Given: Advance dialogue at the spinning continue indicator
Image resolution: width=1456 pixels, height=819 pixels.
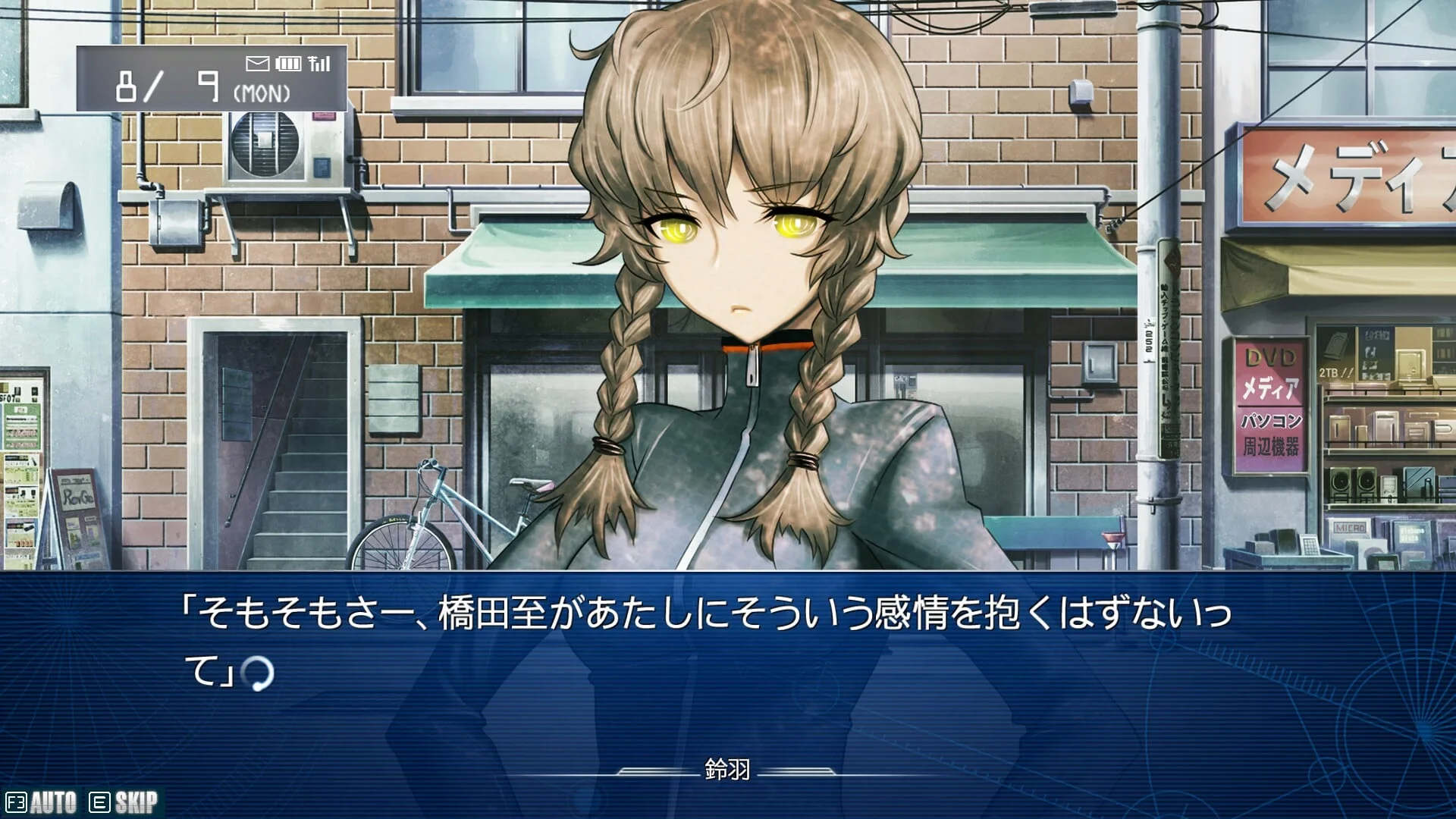Looking at the screenshot, I should tap(257, 673).
